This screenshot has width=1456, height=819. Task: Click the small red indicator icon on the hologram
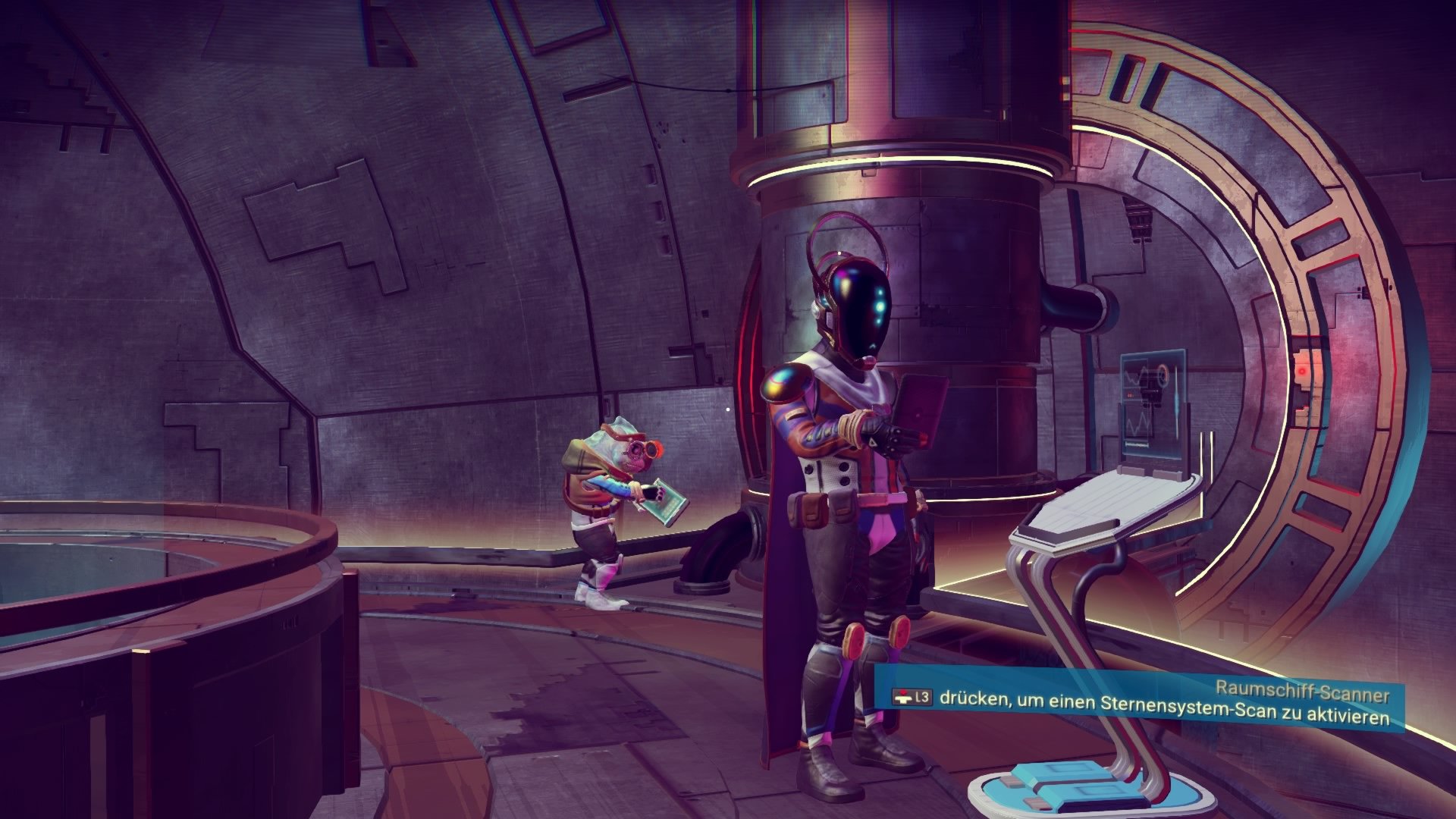click(x=1131, y=394)
